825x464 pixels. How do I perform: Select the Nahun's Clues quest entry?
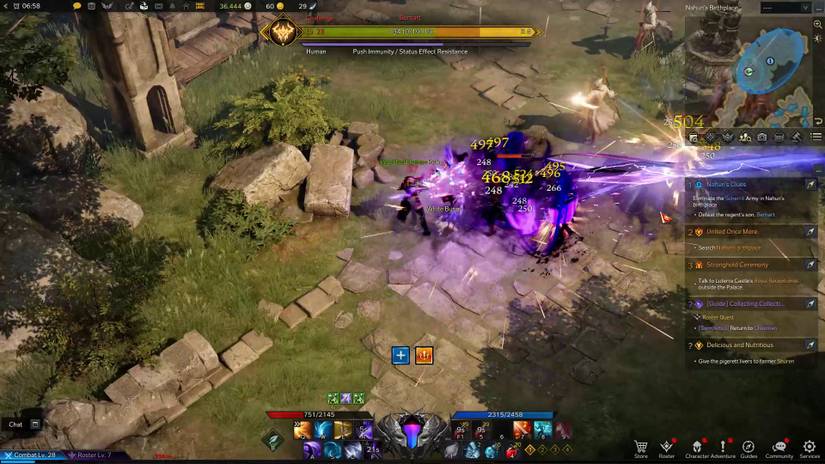(726, 184)
